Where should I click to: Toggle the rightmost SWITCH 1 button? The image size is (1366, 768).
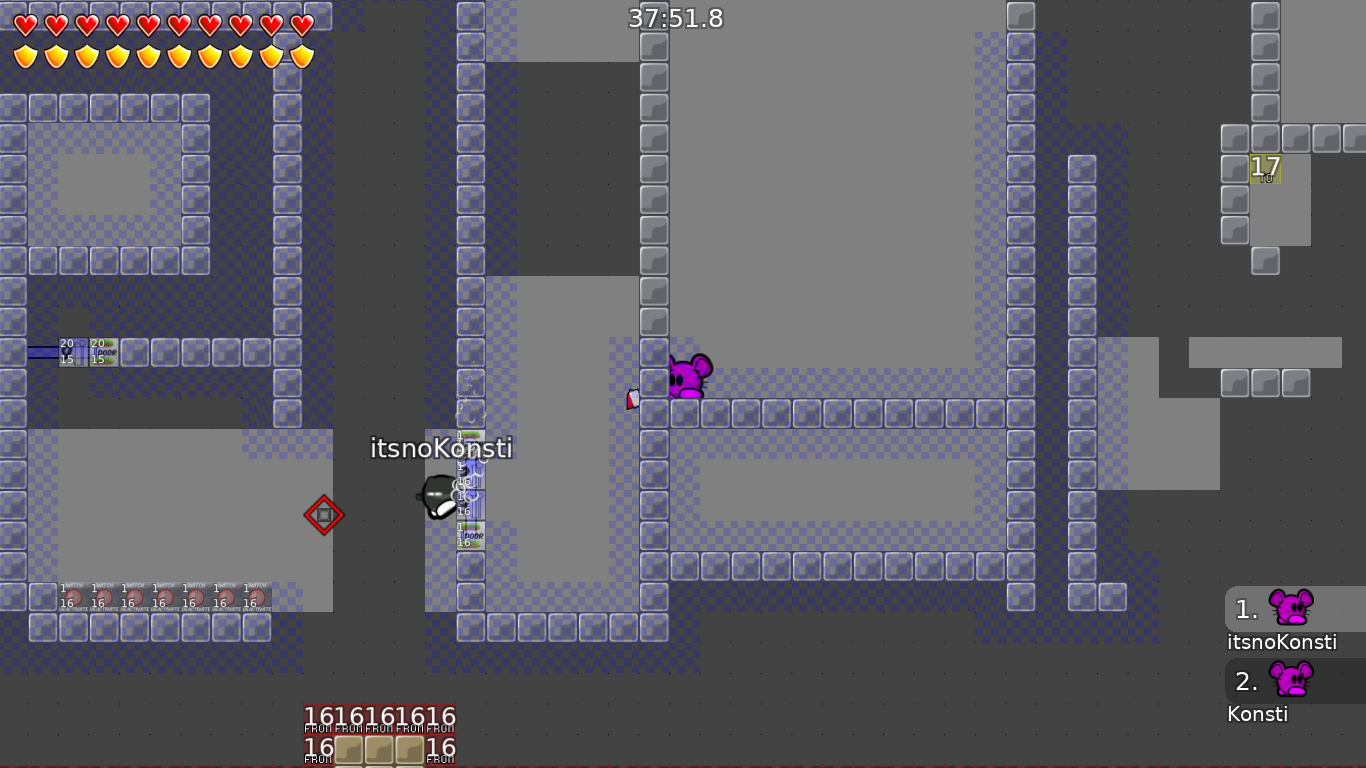255,595
